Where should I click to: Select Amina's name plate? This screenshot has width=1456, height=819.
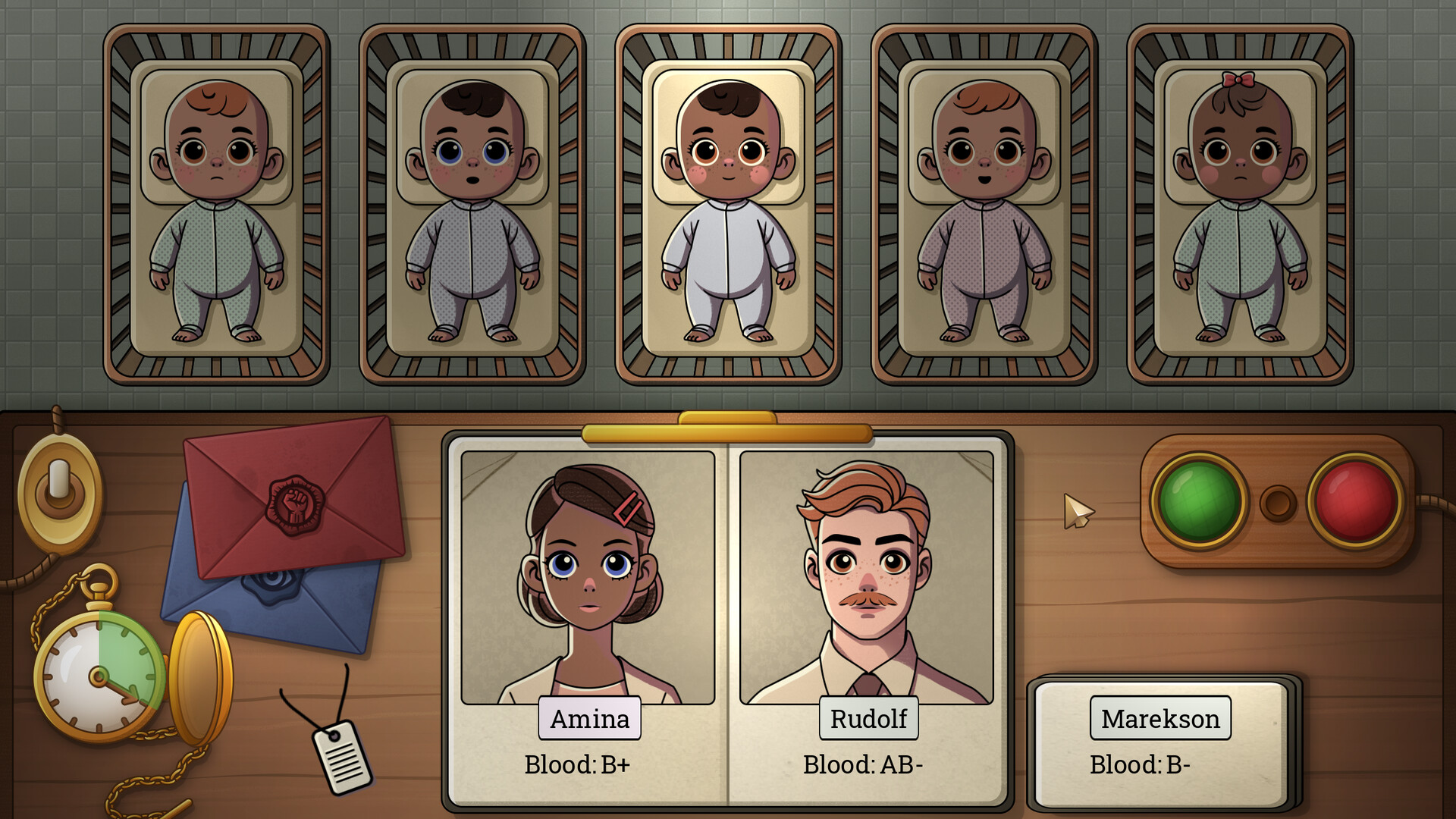tap(589, 719)
